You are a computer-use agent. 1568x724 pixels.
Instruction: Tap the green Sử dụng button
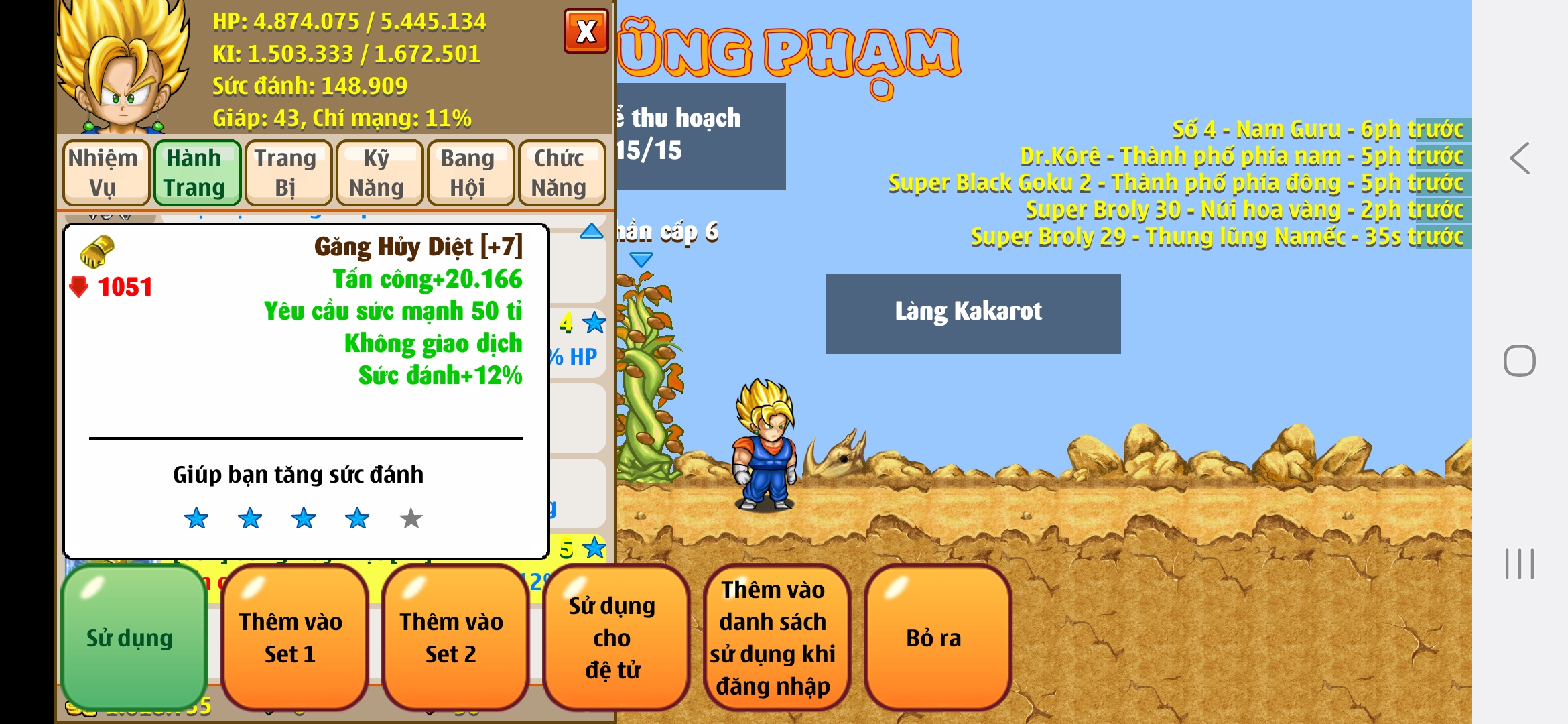(131, 638)
